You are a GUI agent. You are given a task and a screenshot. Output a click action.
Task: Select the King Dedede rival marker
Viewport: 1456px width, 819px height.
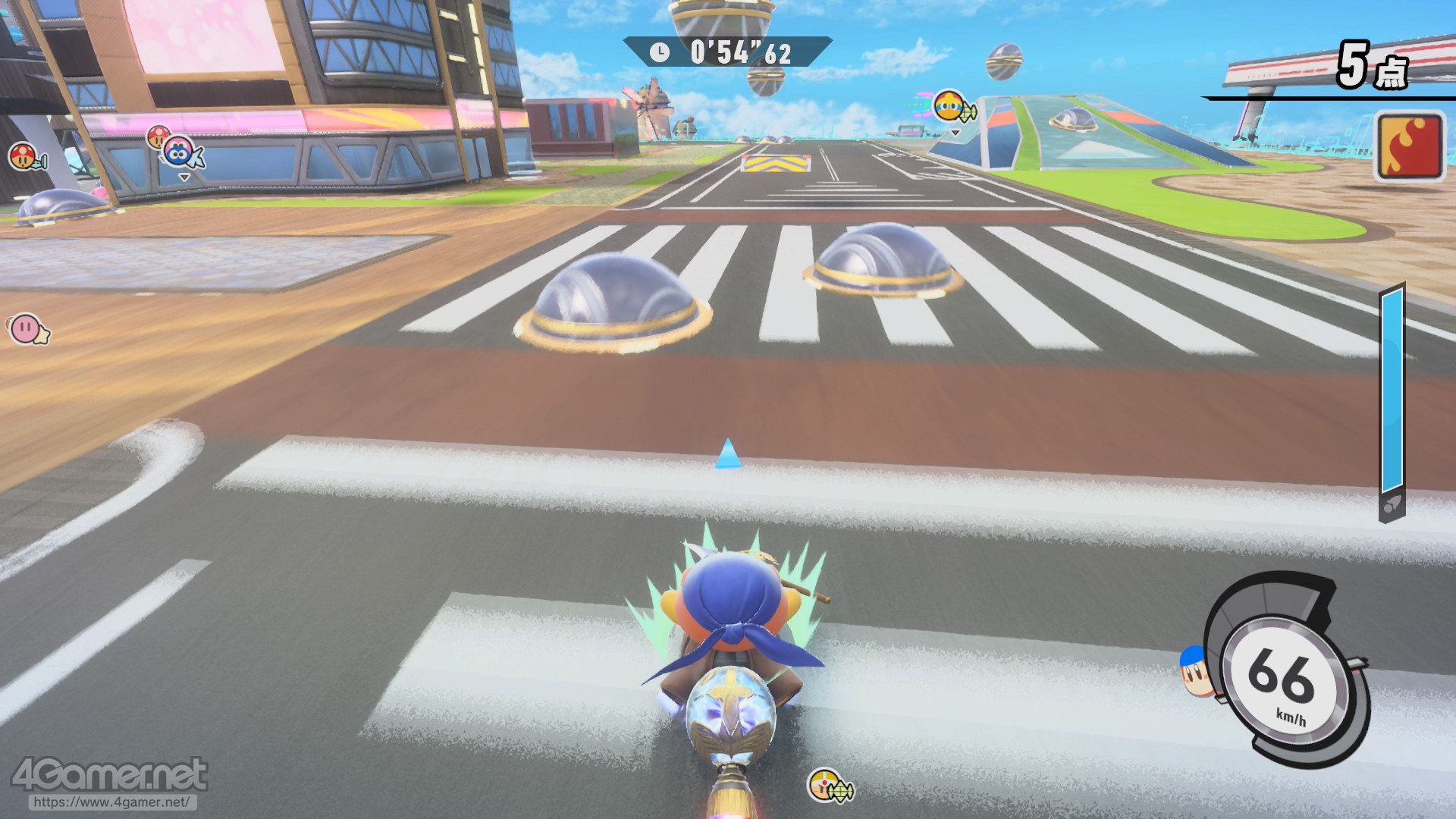tap(949, 107)
